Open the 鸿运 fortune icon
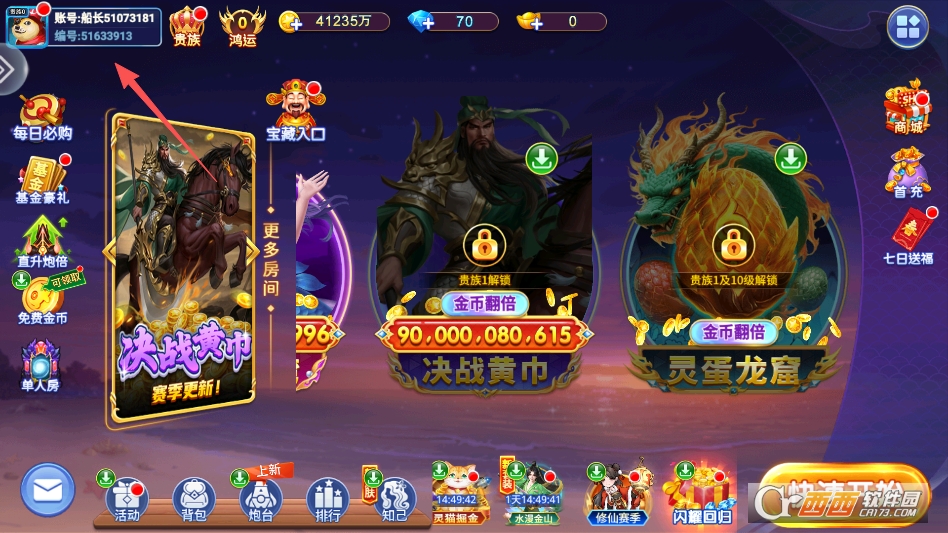 (242, 26)
